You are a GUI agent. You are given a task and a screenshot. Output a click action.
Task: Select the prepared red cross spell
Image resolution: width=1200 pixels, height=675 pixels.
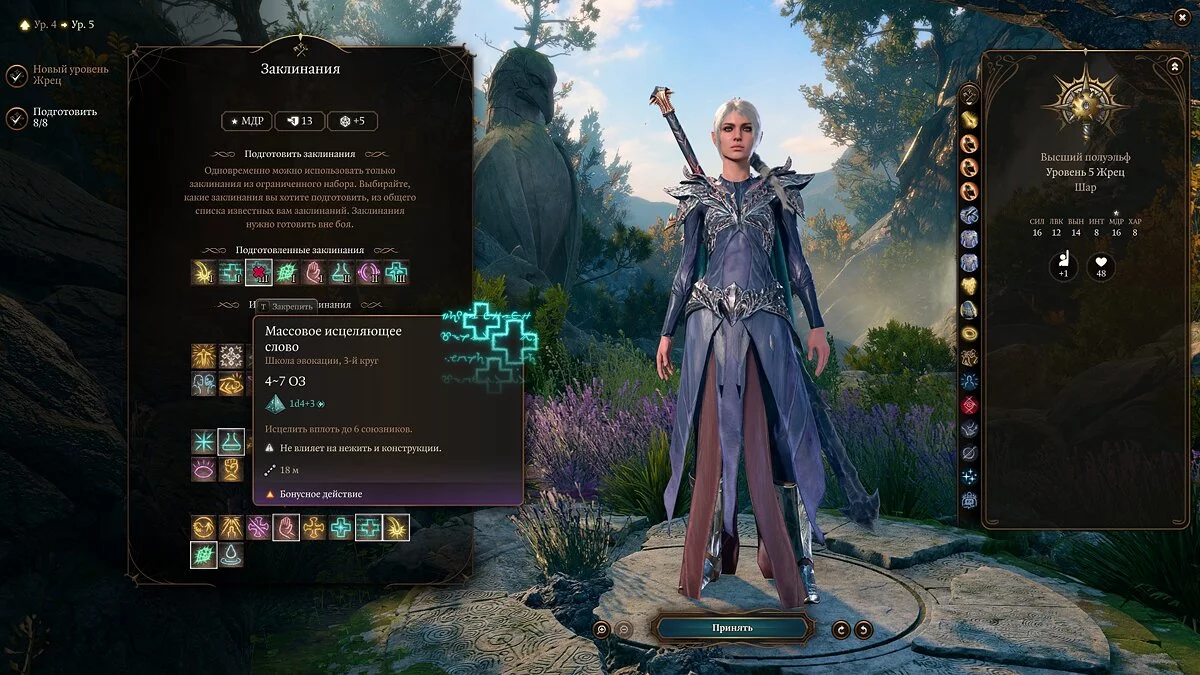coord(259,272)
